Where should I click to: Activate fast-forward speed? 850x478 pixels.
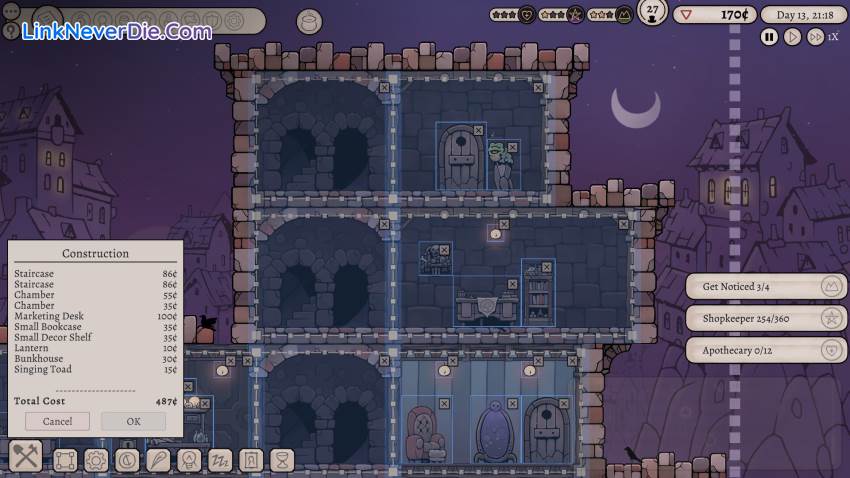pos(815,37)
